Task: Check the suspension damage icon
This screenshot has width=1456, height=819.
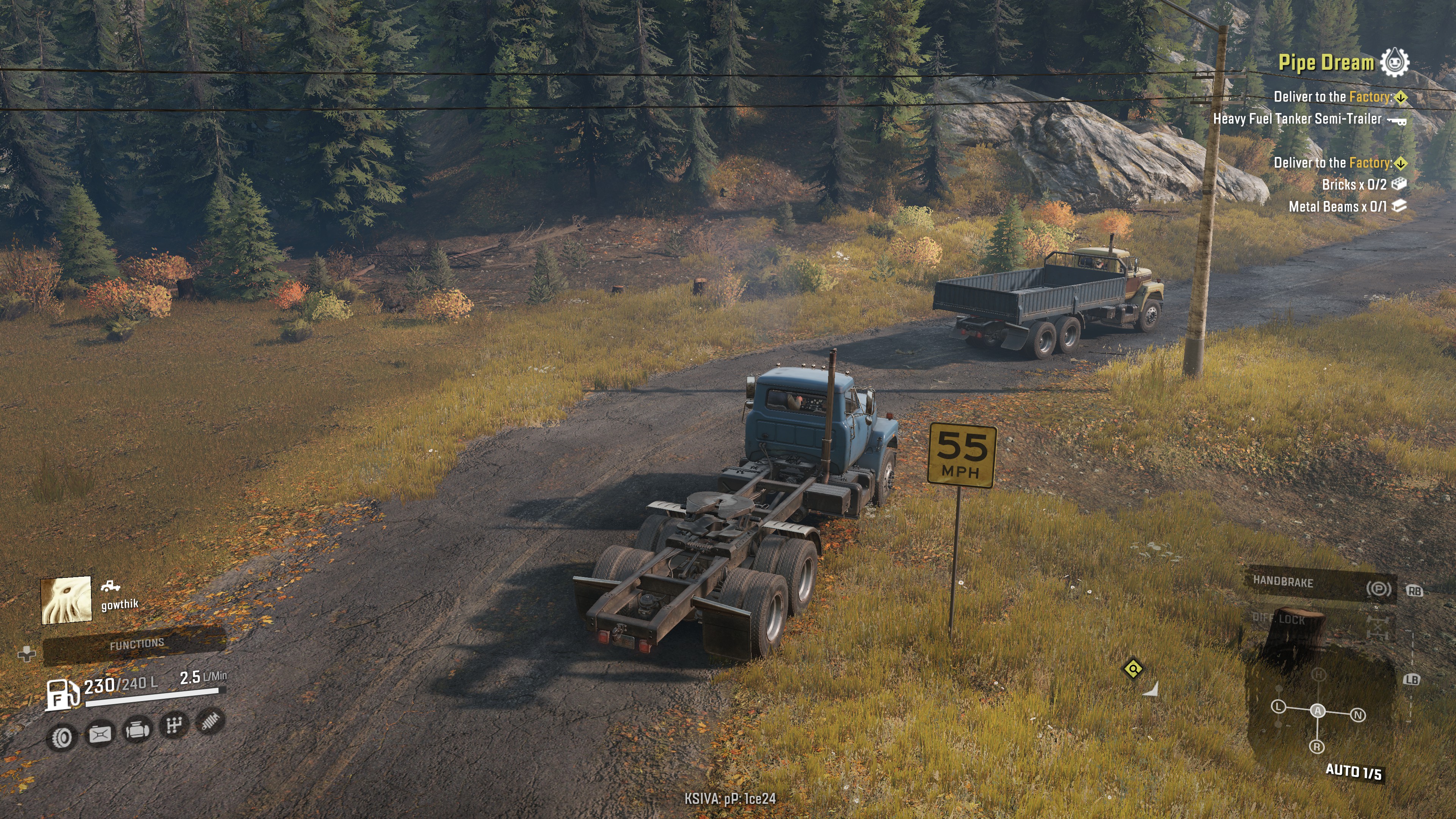Action: tap(210, 721)
